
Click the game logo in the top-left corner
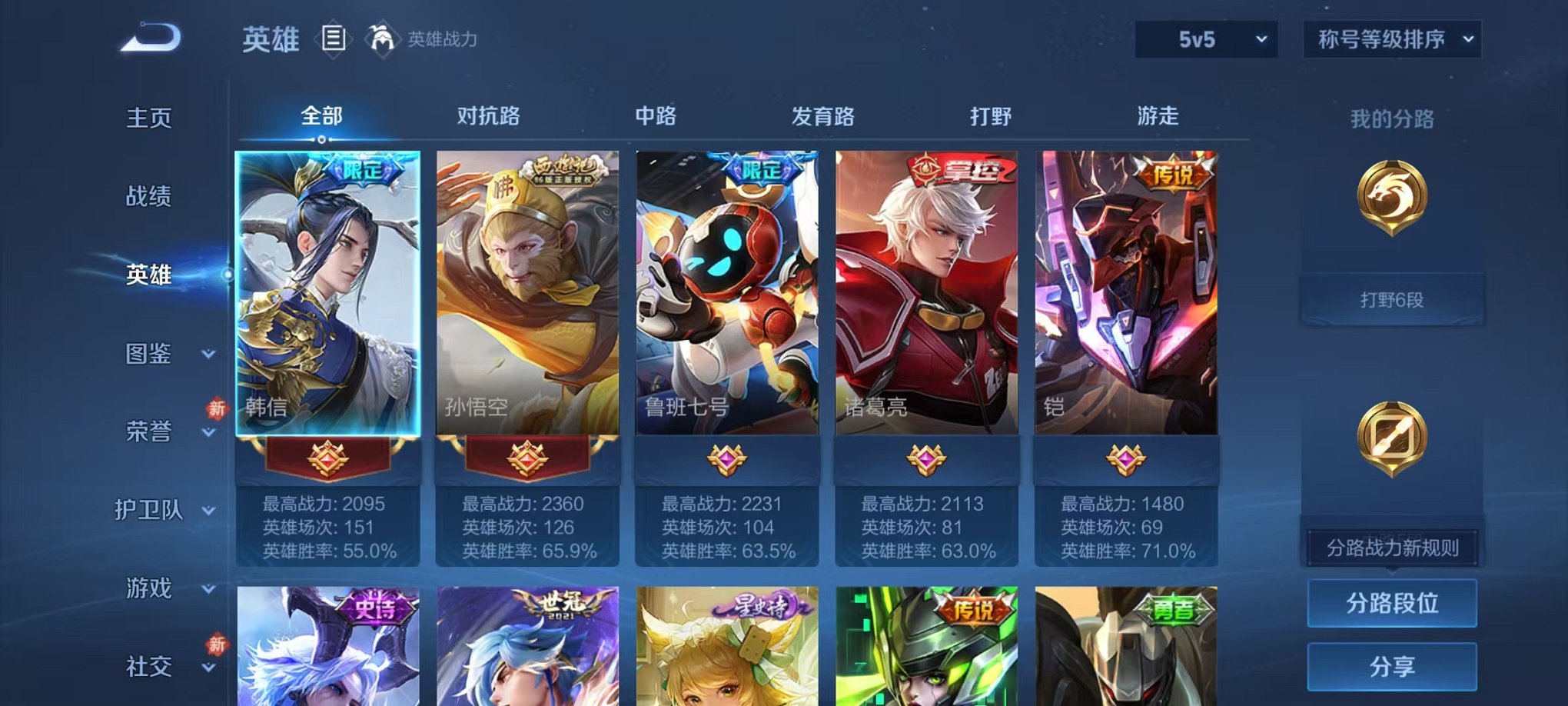point(148,37)
